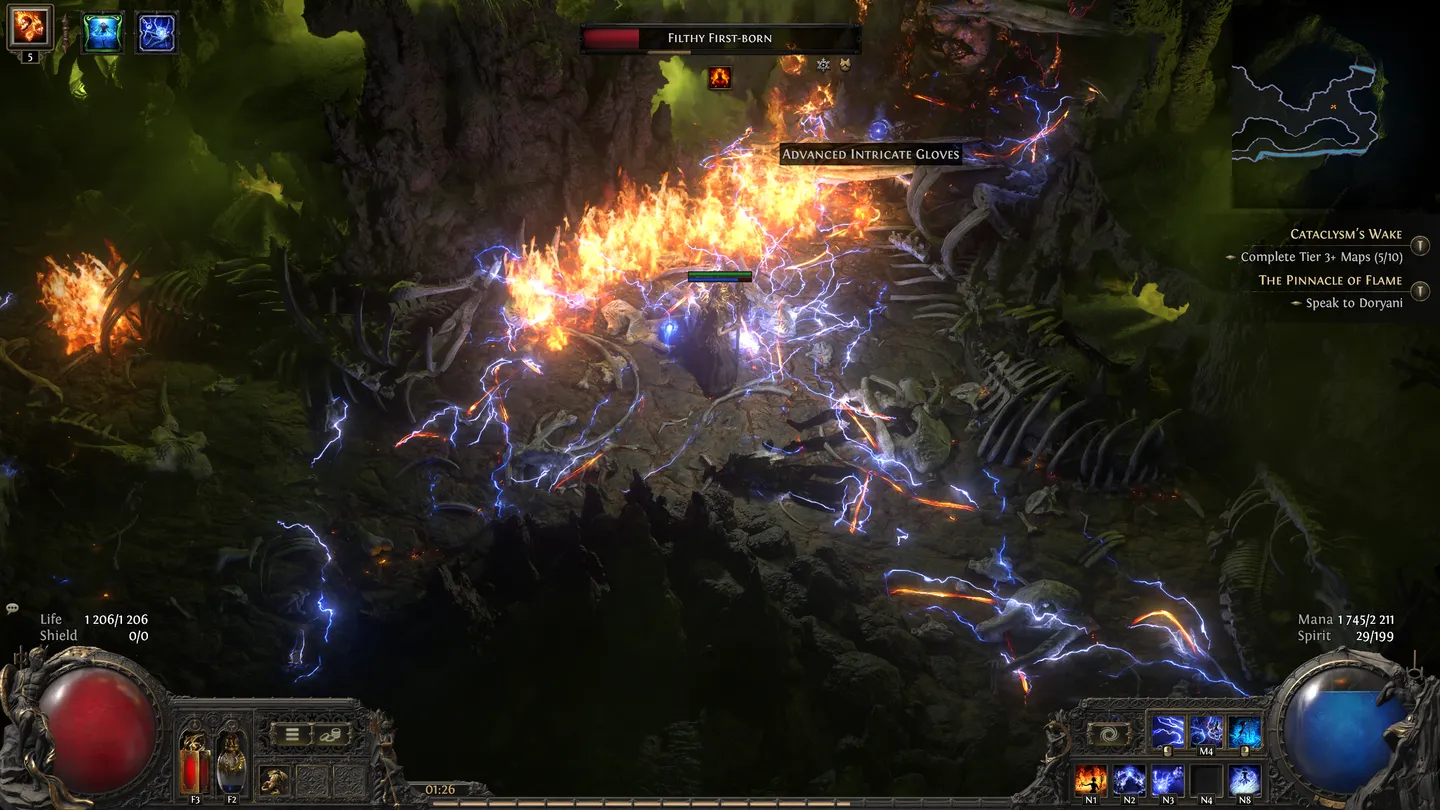Click the flaming buff icon showing a 5 stack
1440x810 pixels.
pyautogui.click(x=30, y=28)
